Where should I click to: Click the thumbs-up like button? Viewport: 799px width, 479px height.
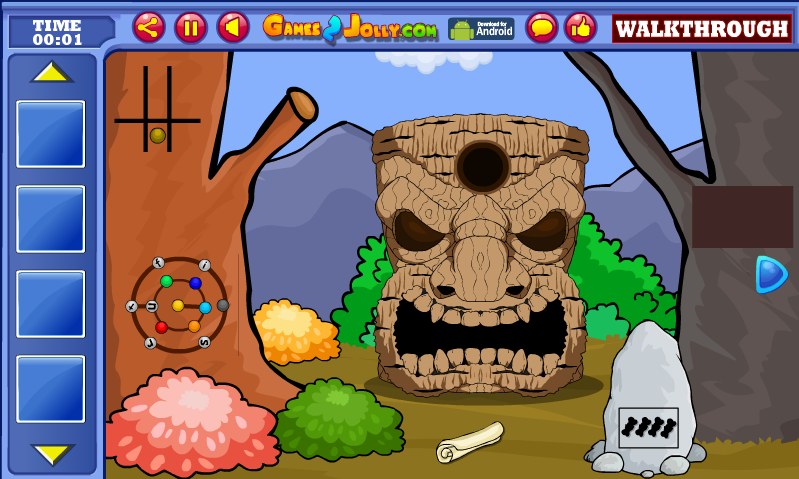[x=580, y=27]
